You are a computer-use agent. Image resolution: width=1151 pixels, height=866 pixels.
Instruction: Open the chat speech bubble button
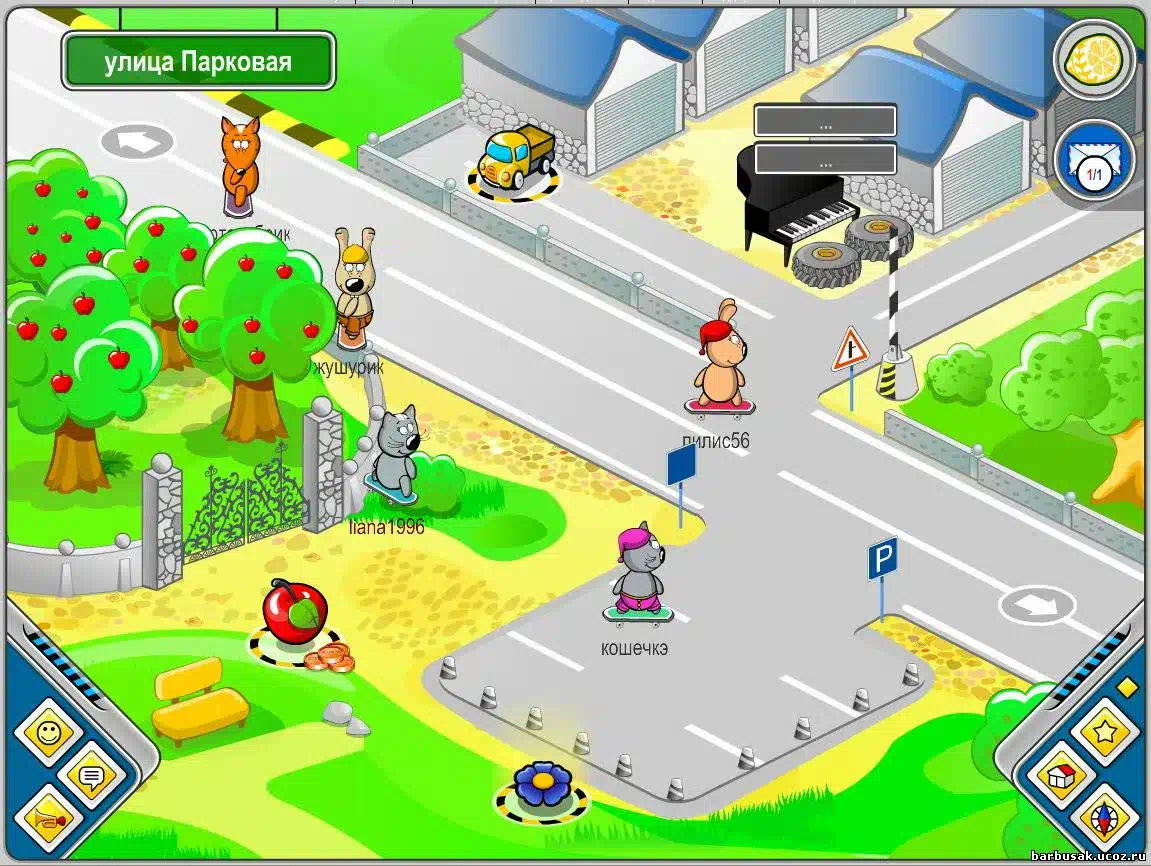[92, 776]
